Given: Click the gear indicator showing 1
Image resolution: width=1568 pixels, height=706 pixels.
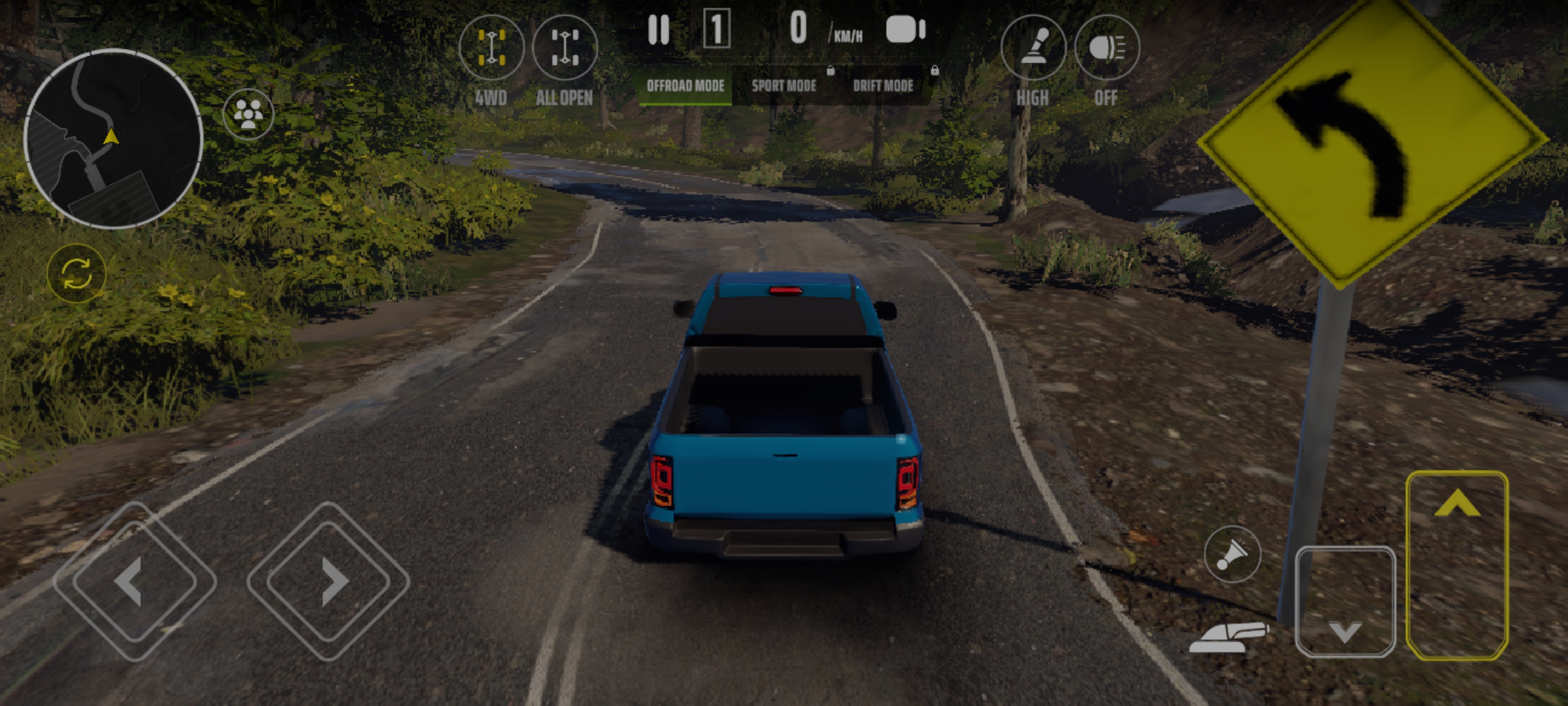Looking at the screenshot, I should click(x=716, y=28).
